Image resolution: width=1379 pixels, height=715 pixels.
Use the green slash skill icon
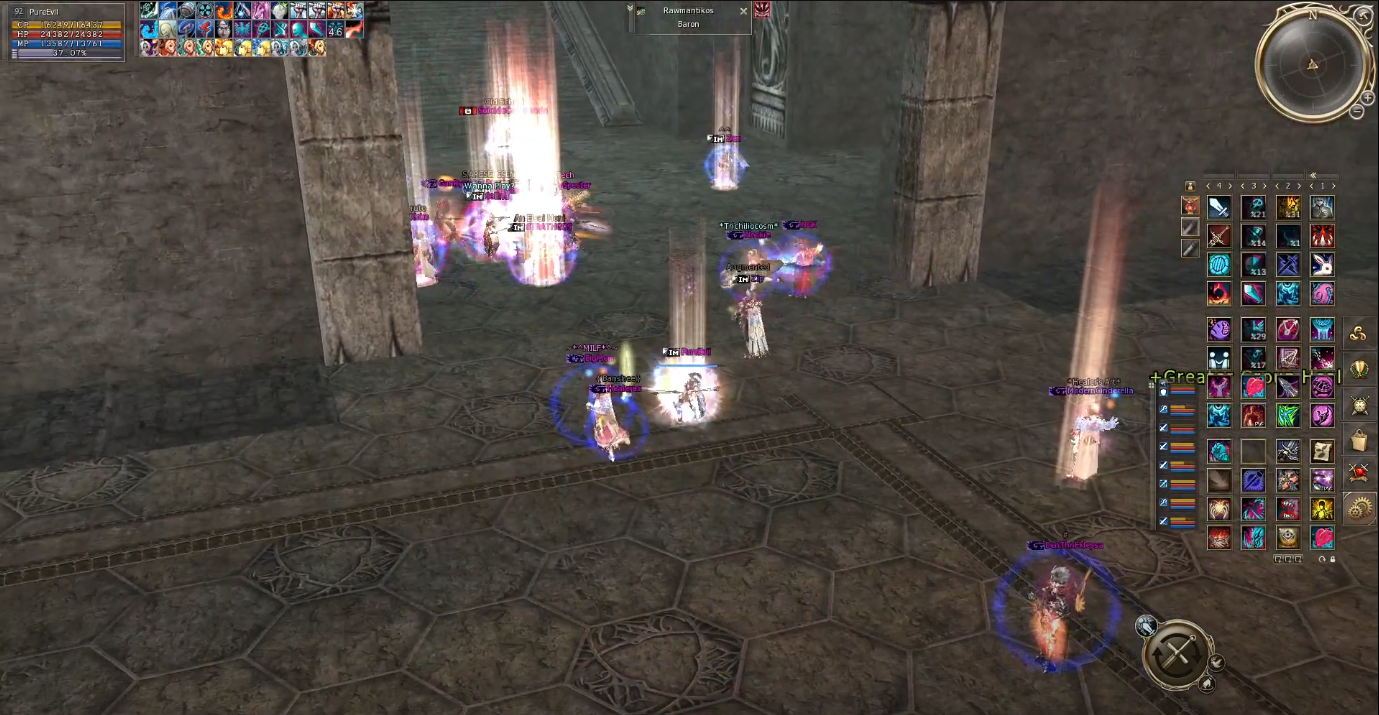point(1288,415)
